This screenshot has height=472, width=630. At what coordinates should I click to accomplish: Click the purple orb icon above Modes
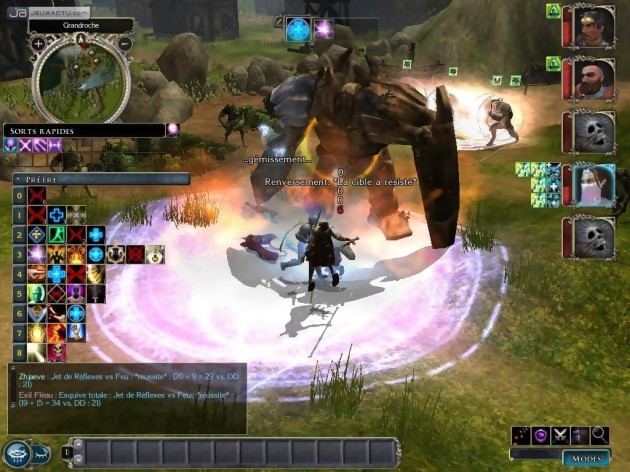click(x=540, y=435)
